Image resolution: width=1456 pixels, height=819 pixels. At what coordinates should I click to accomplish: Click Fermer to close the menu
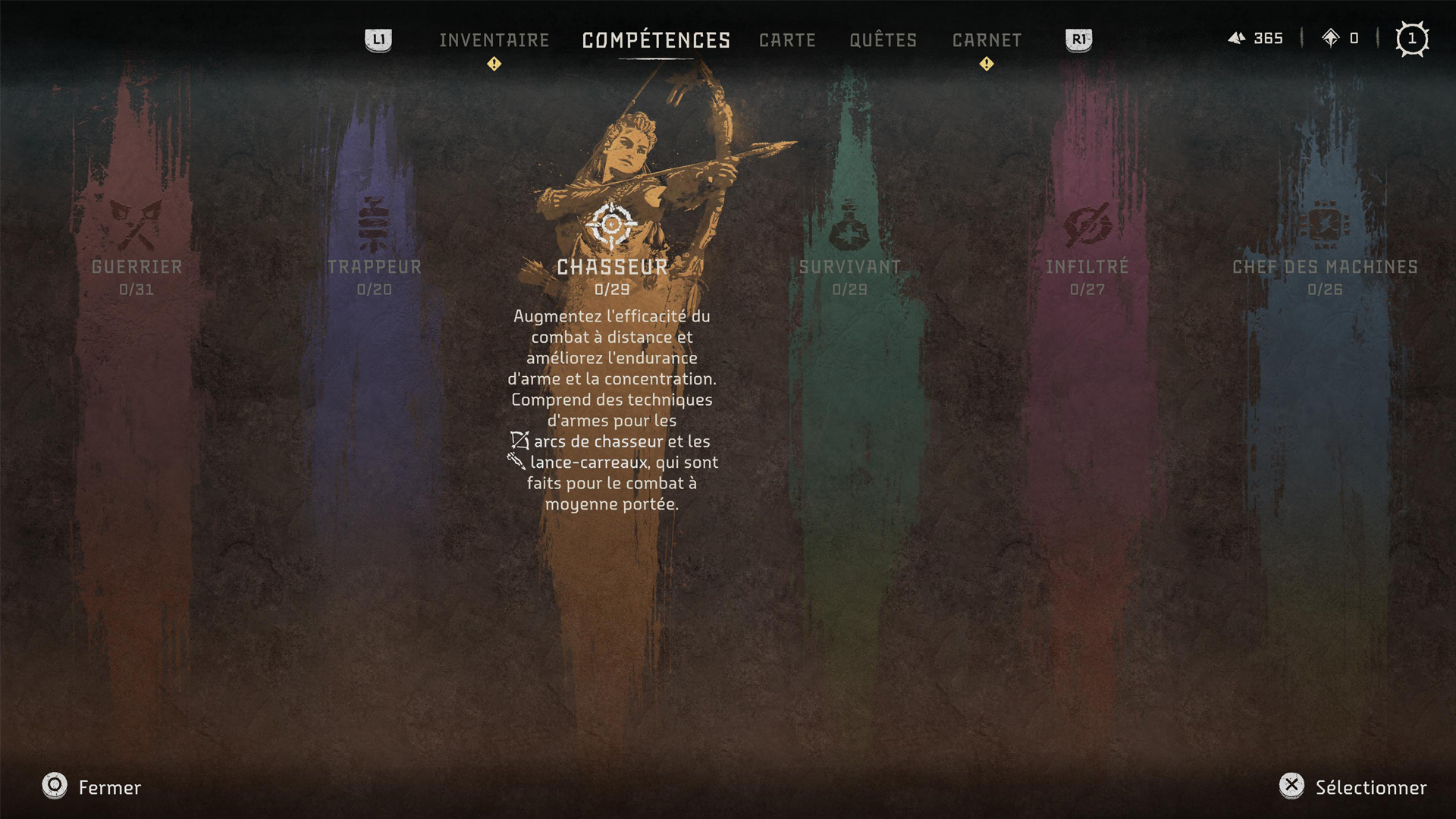point(108,787)
